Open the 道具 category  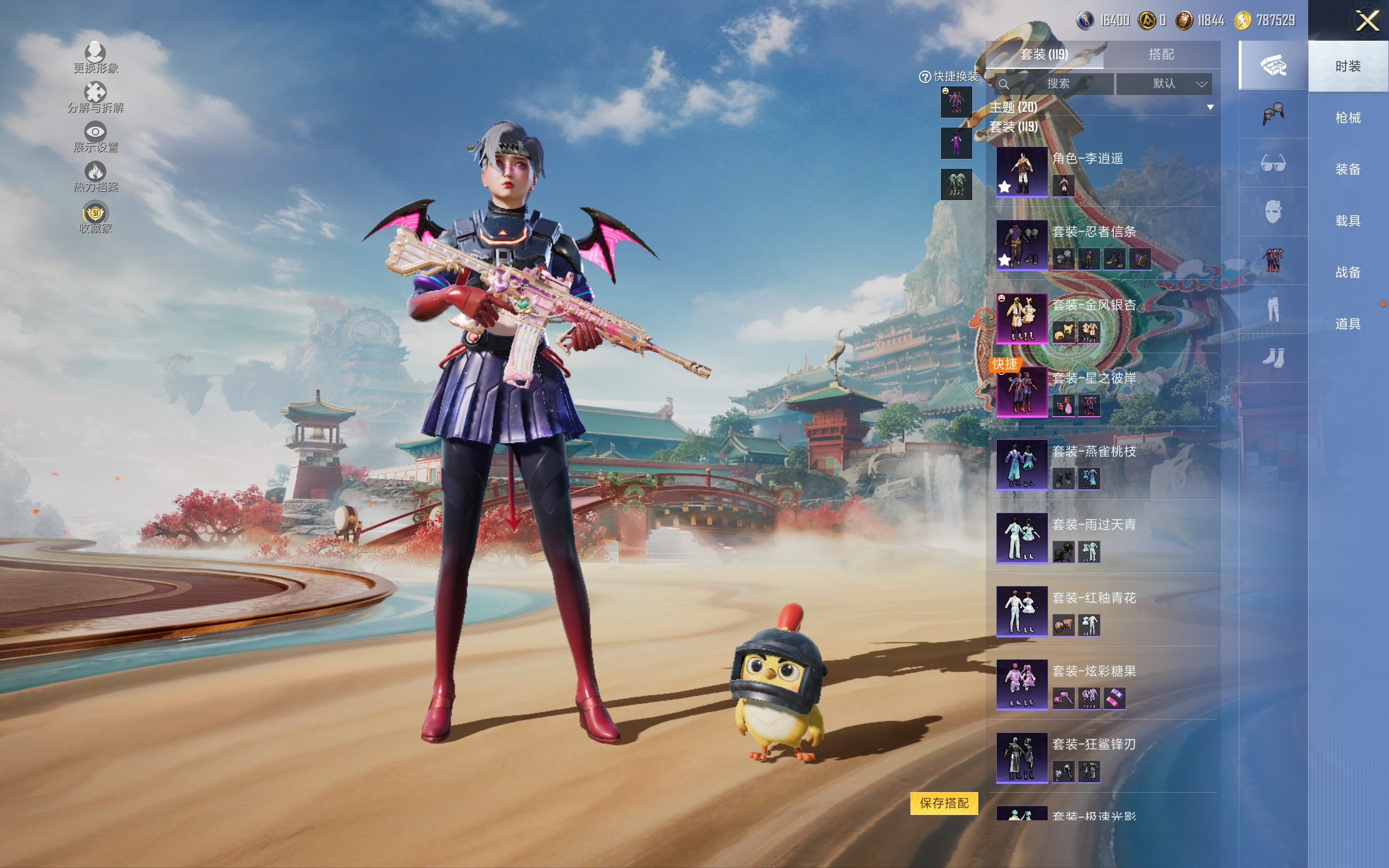(1347, 324)
